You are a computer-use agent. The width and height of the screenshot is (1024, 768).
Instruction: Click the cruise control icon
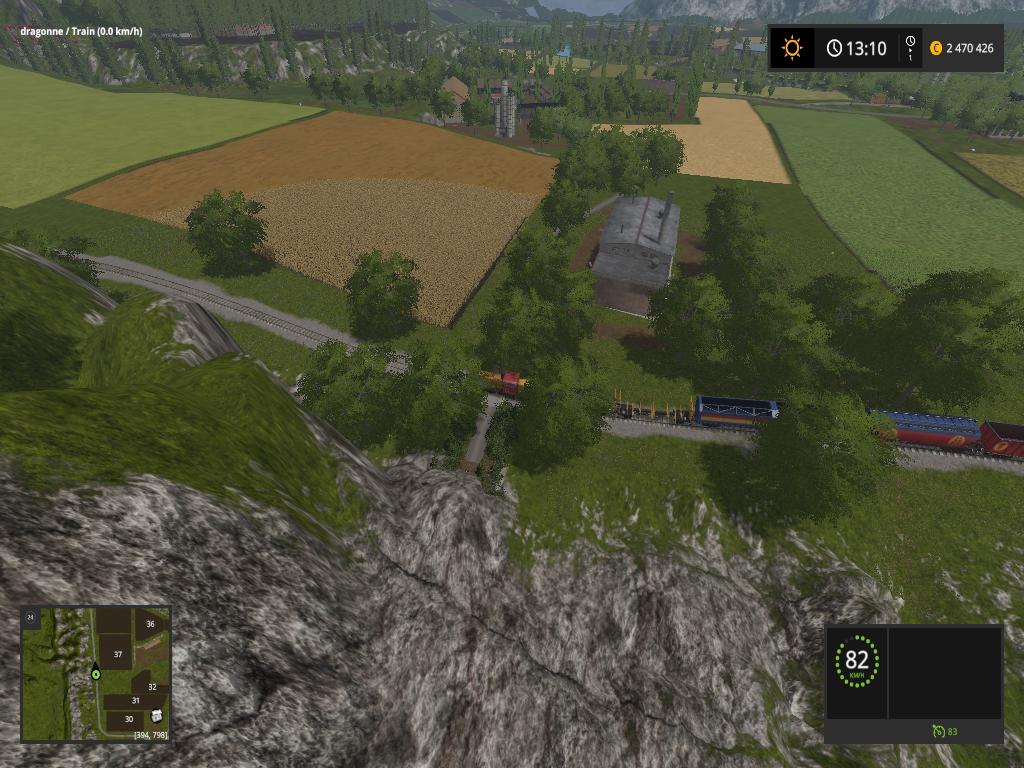(937, 732)
